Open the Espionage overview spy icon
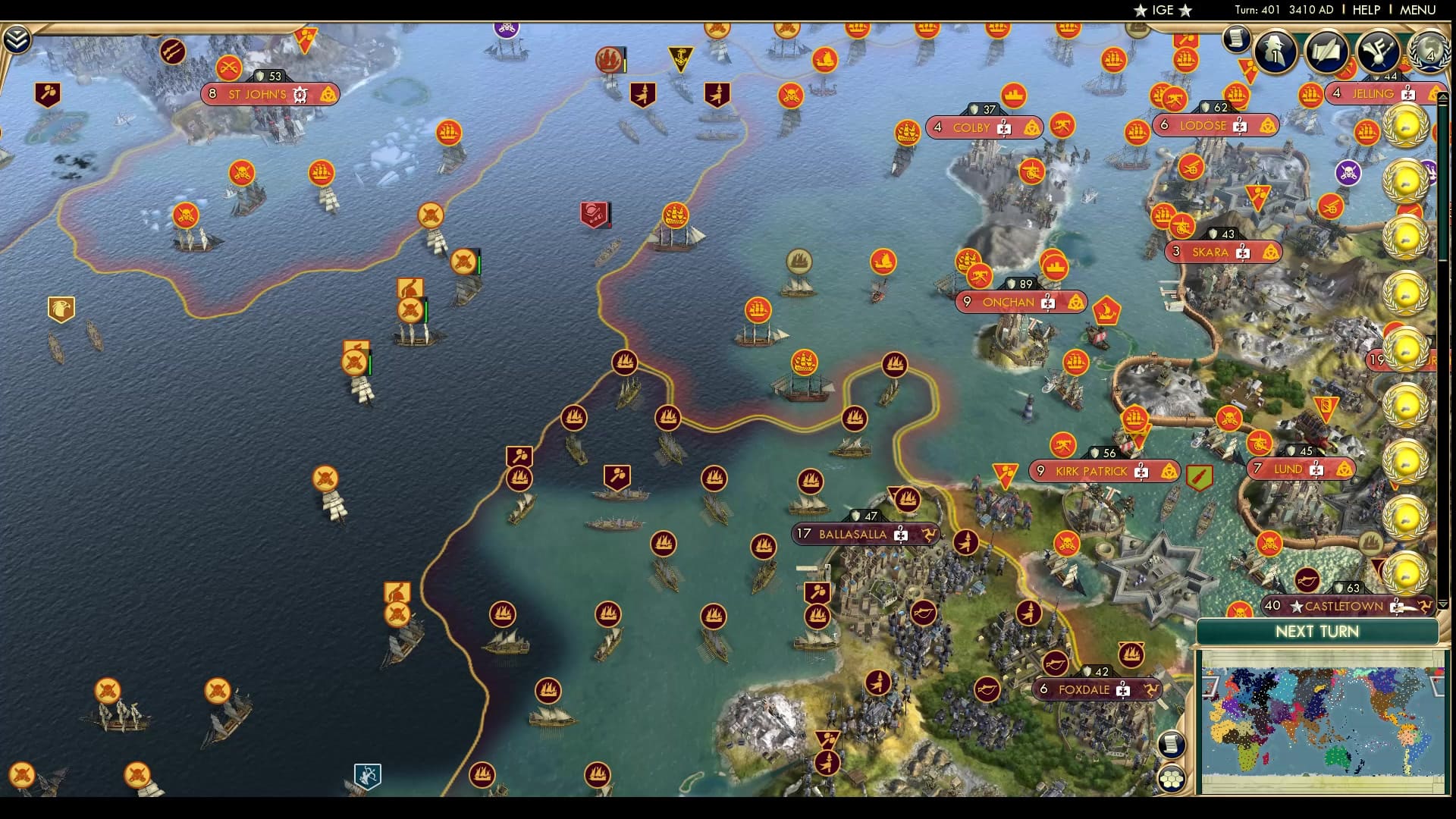 coord(1276,53)
